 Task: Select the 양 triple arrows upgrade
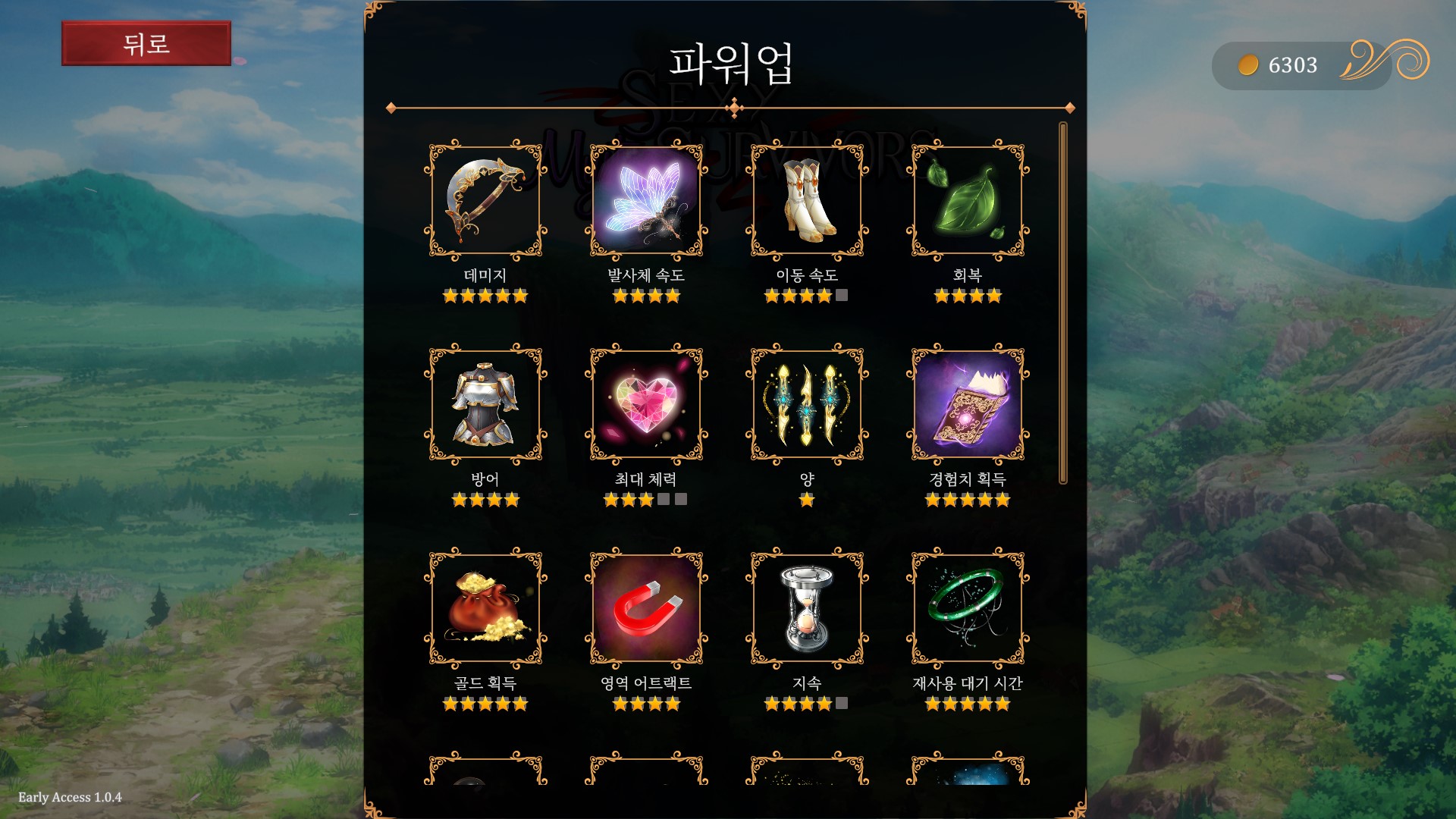[807, 404]
